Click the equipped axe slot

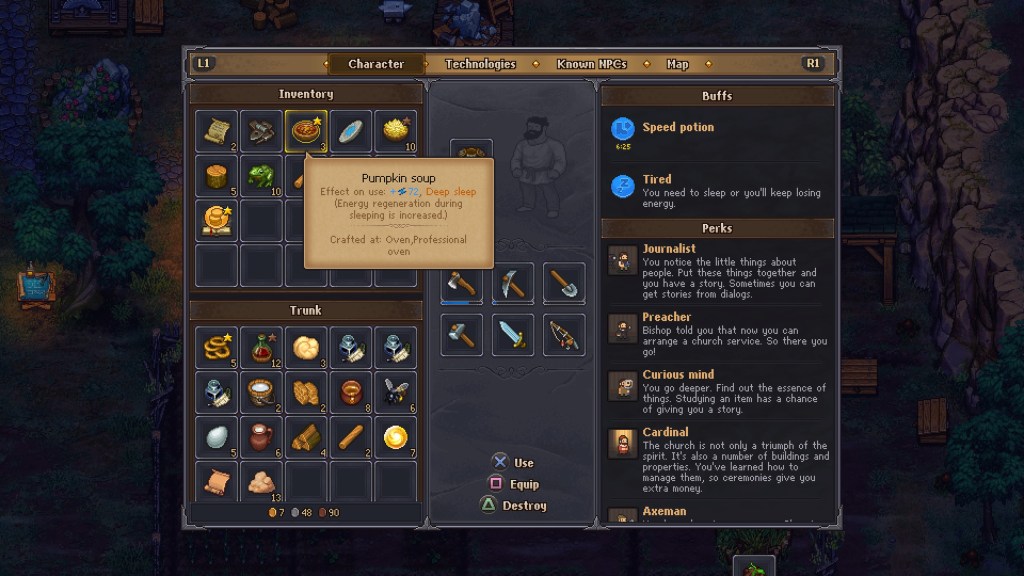(461, 284)
